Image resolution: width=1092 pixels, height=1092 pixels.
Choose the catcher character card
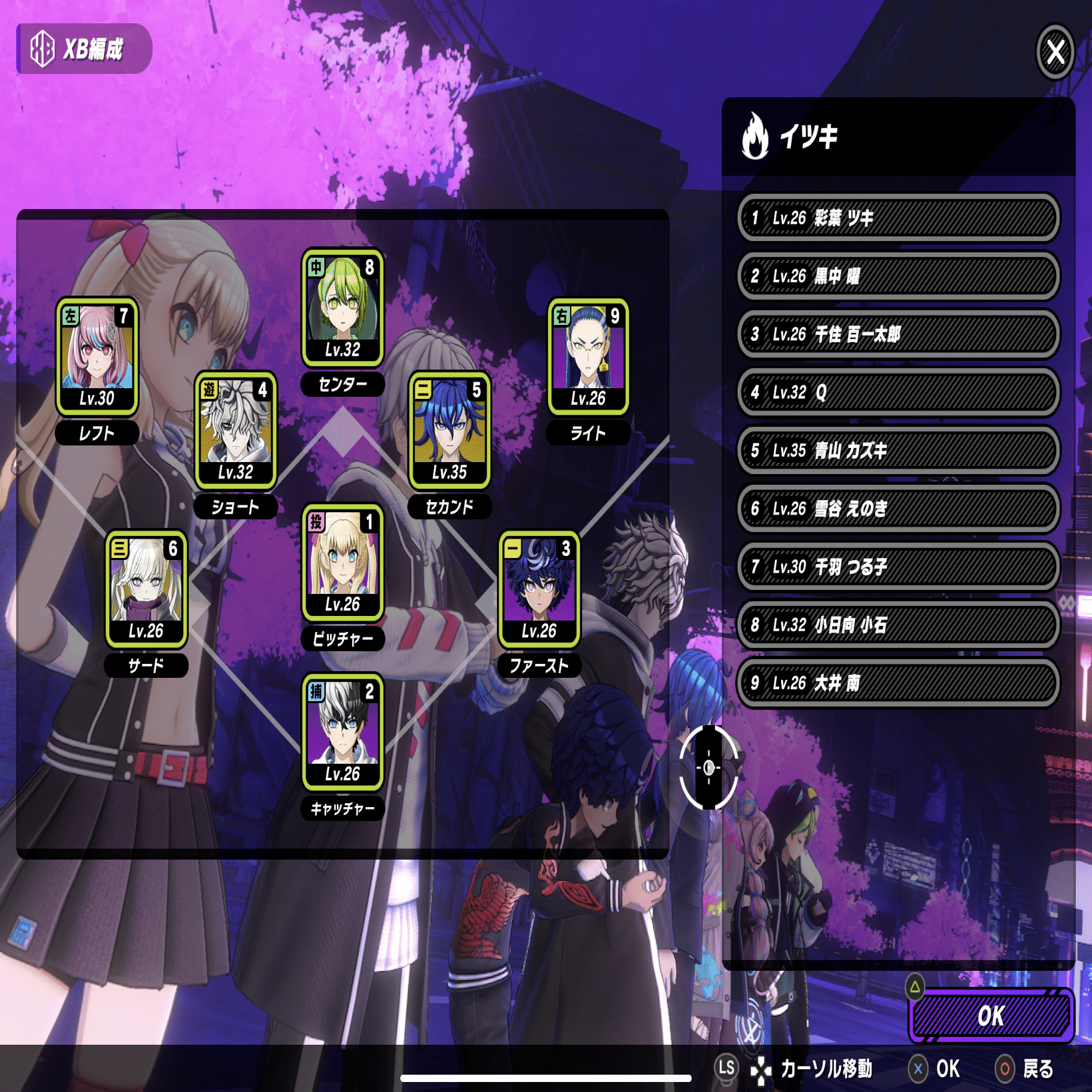(x=342, y=732)
